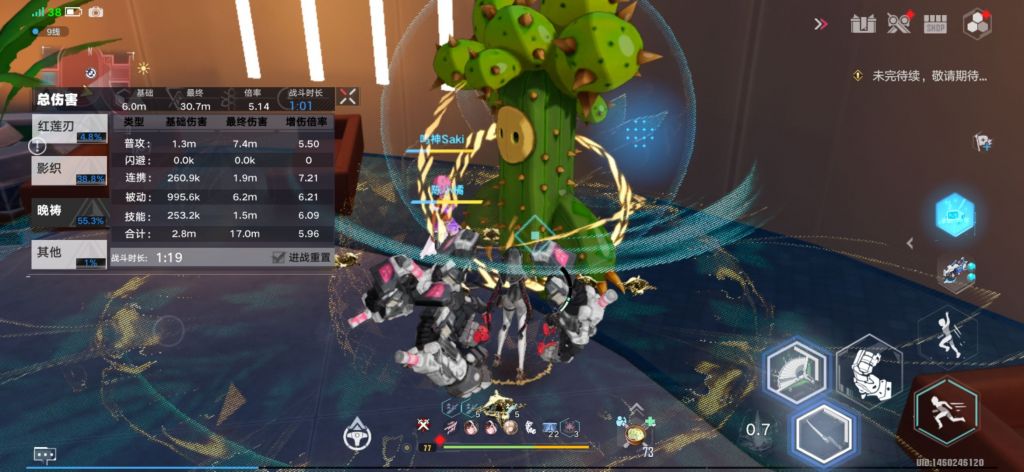Open the SHOP from top bar

935,24
